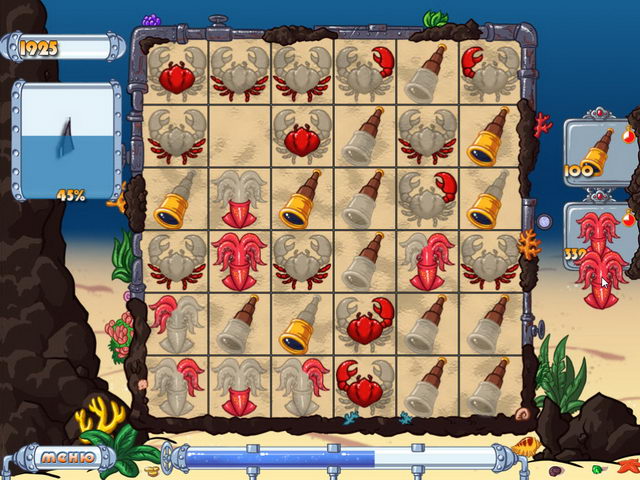
Task: Select the empty sand tile on the board
Action: 239,134
